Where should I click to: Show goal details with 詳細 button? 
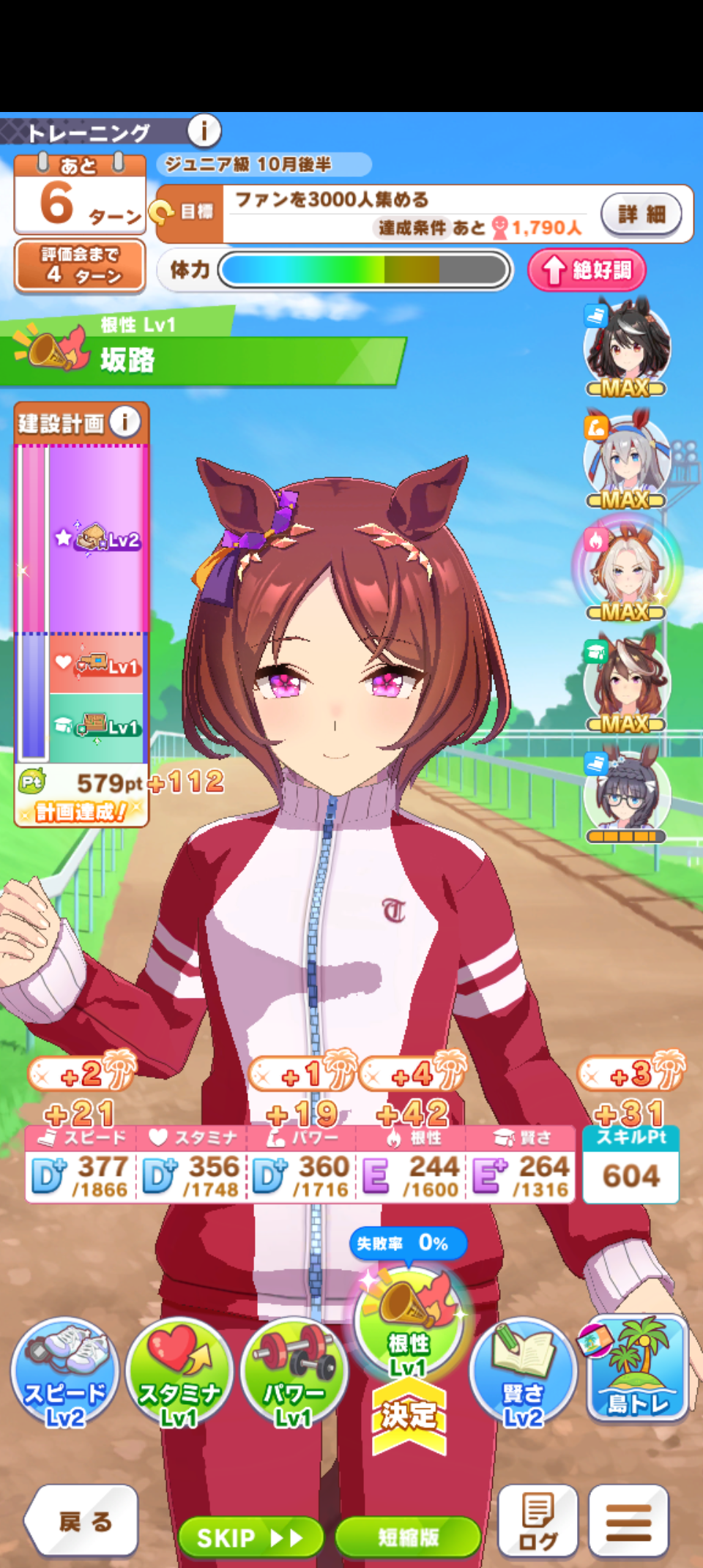[x=641, y=214]
